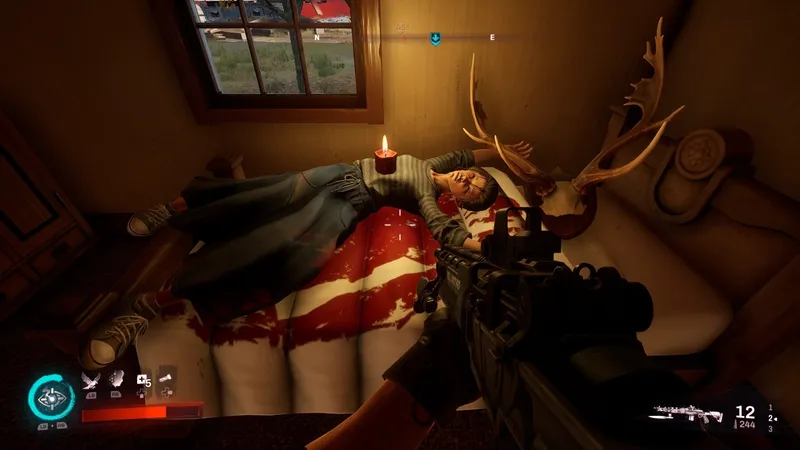
Task: Use the bird ability icon
Action: 91,380
